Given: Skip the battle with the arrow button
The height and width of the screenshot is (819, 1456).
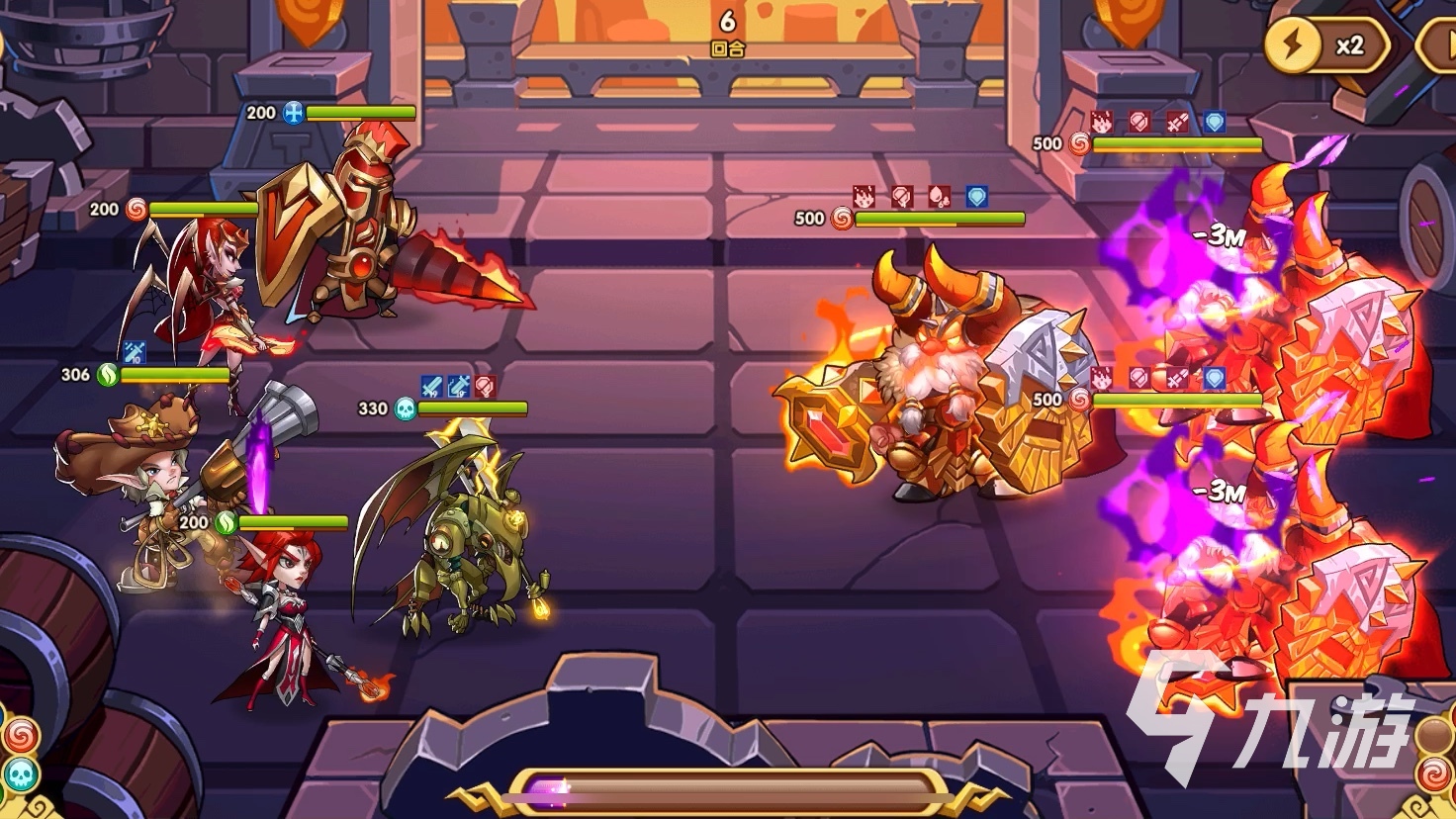Looking at the screenshot, I should pos(1439,45).
